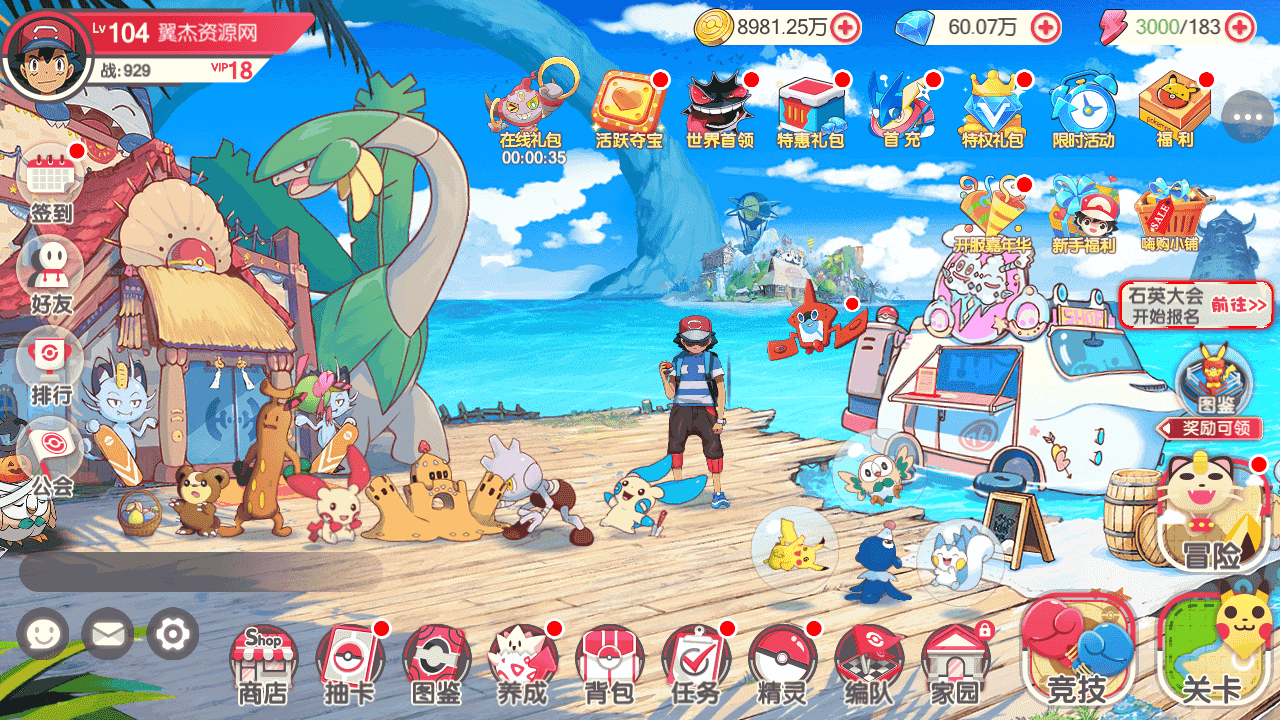Screen dimensions: 1280x720
Task: Open the 限时活动 limited-time event
Action: click(x=1082, y=110)
